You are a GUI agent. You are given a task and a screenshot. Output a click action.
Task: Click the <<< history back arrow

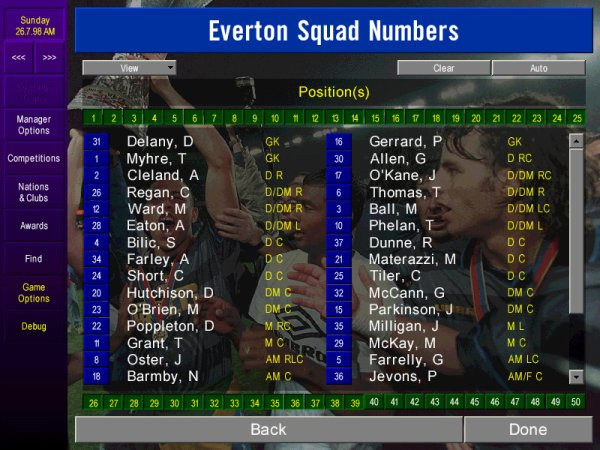(x=19, y=57)
